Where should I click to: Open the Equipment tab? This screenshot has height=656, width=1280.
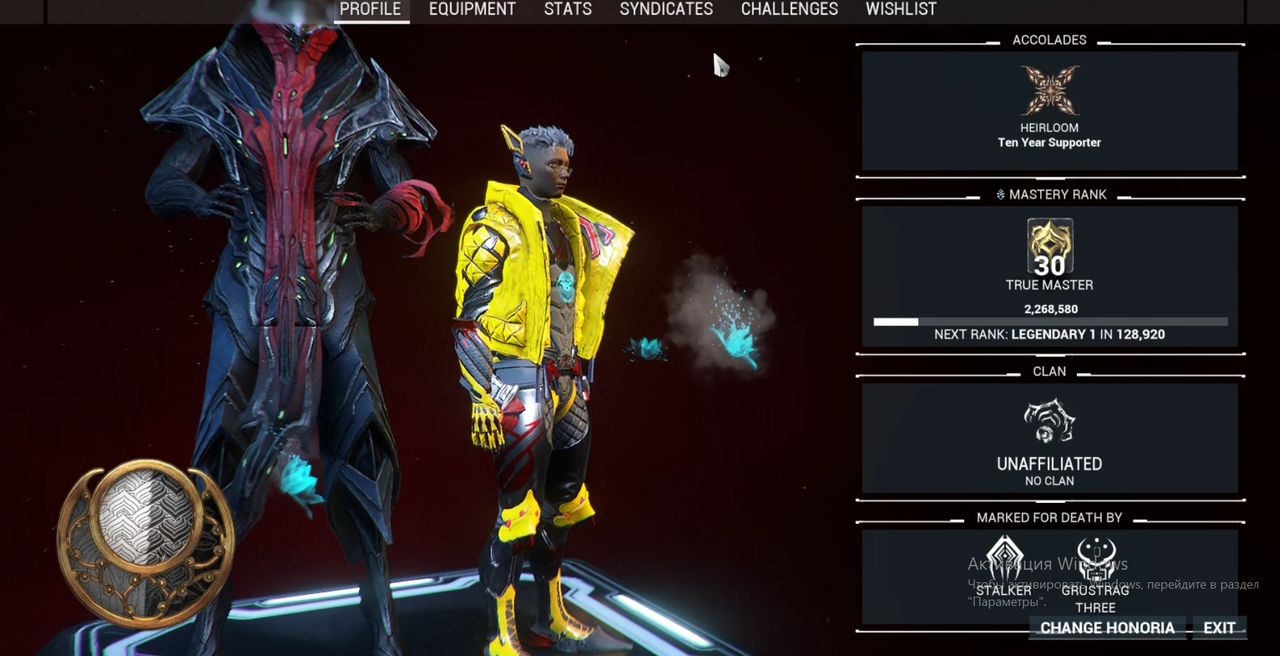pos(472,9)
